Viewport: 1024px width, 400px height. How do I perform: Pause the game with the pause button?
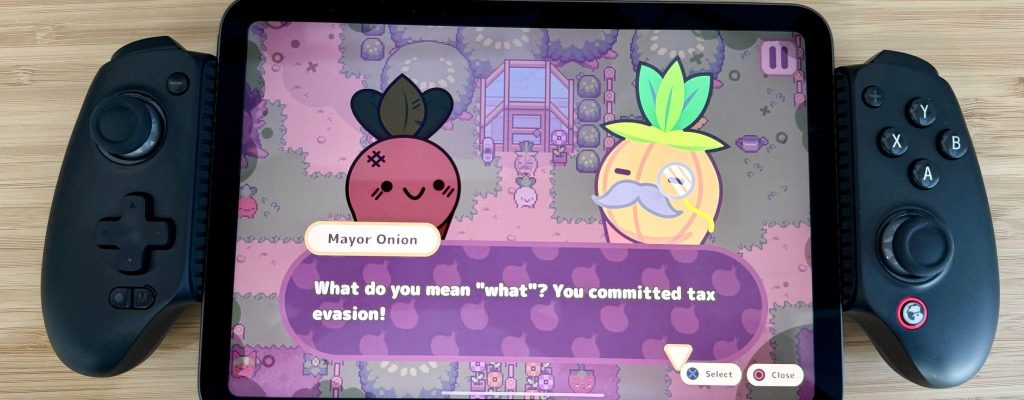pos(775,56)
